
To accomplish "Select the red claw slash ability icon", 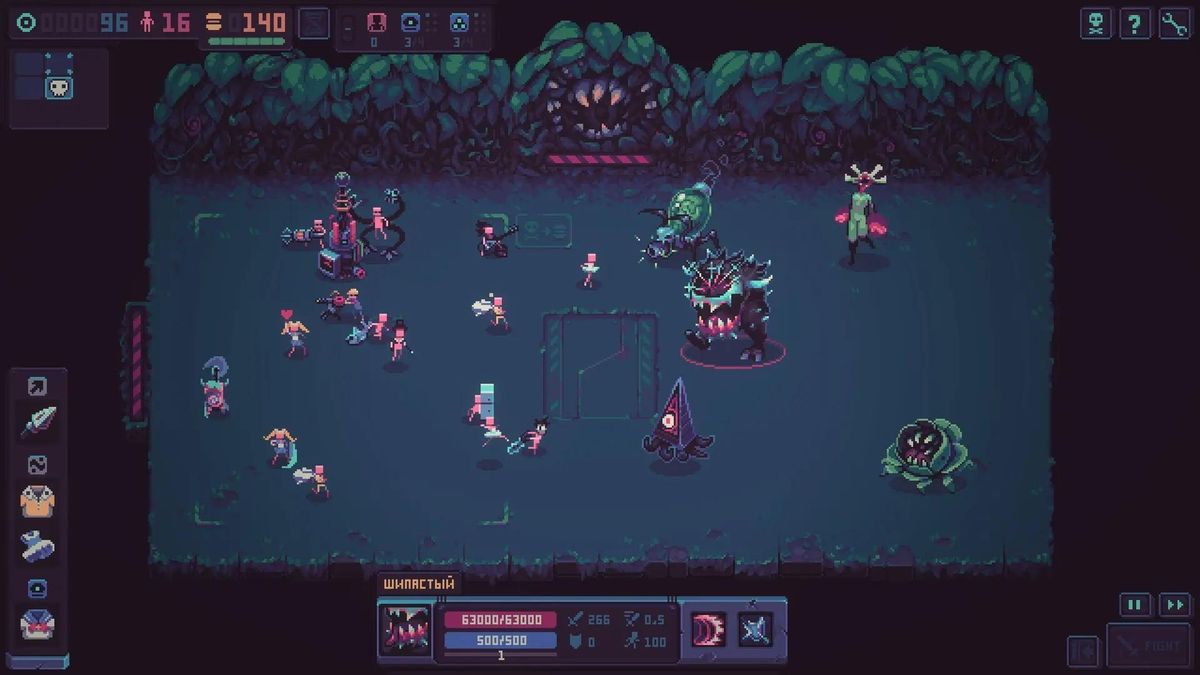I will click(x=709, y=629).
